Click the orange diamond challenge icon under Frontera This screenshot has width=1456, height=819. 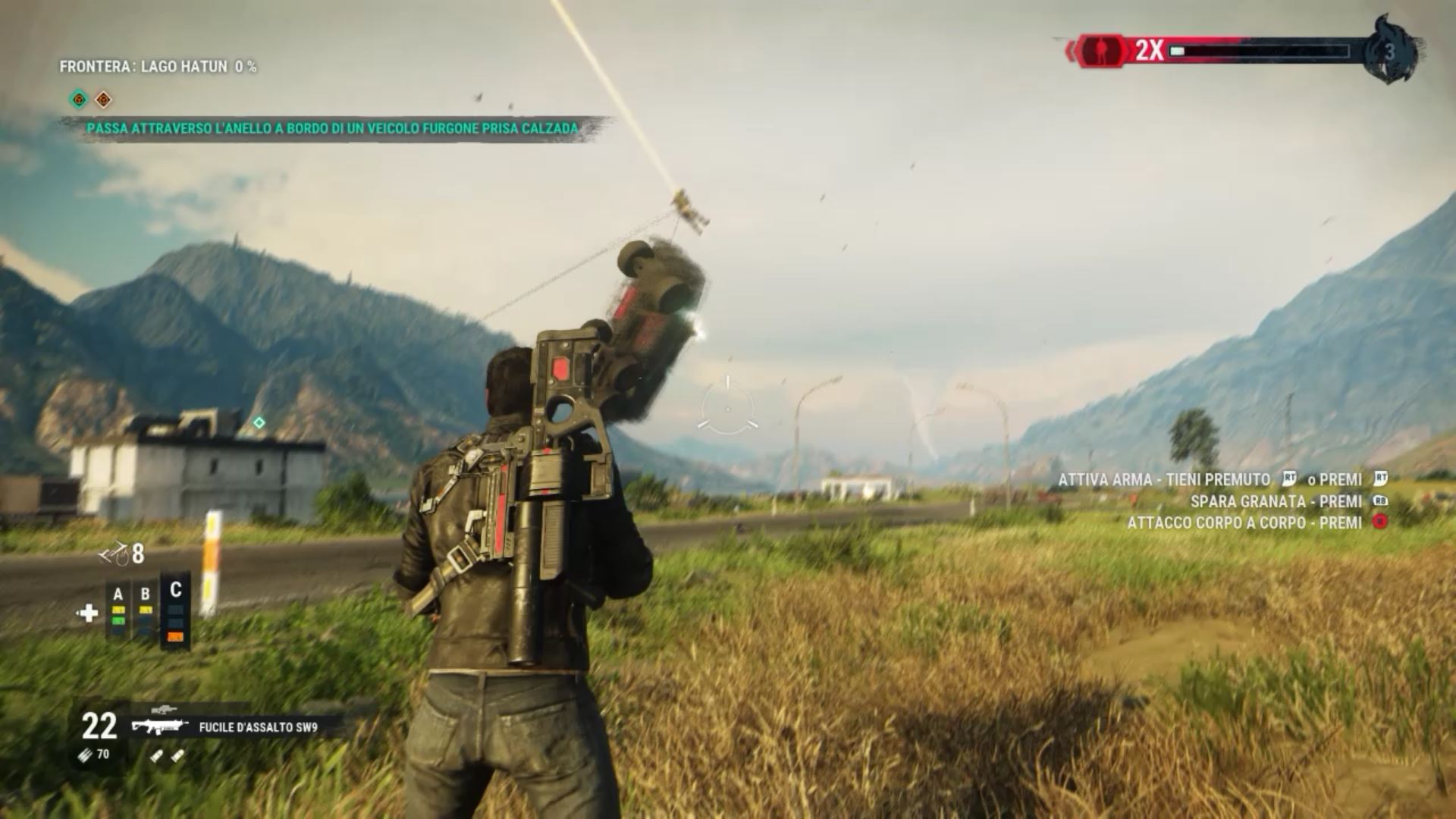point(103,99)
